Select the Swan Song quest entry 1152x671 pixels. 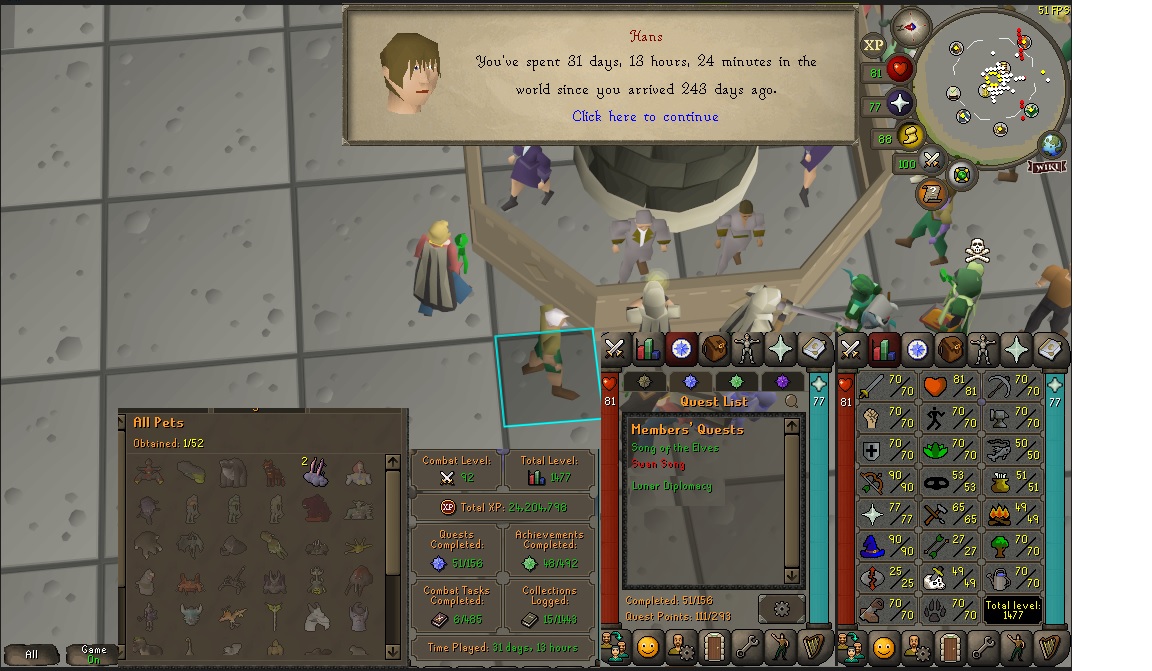pos(658,464)
